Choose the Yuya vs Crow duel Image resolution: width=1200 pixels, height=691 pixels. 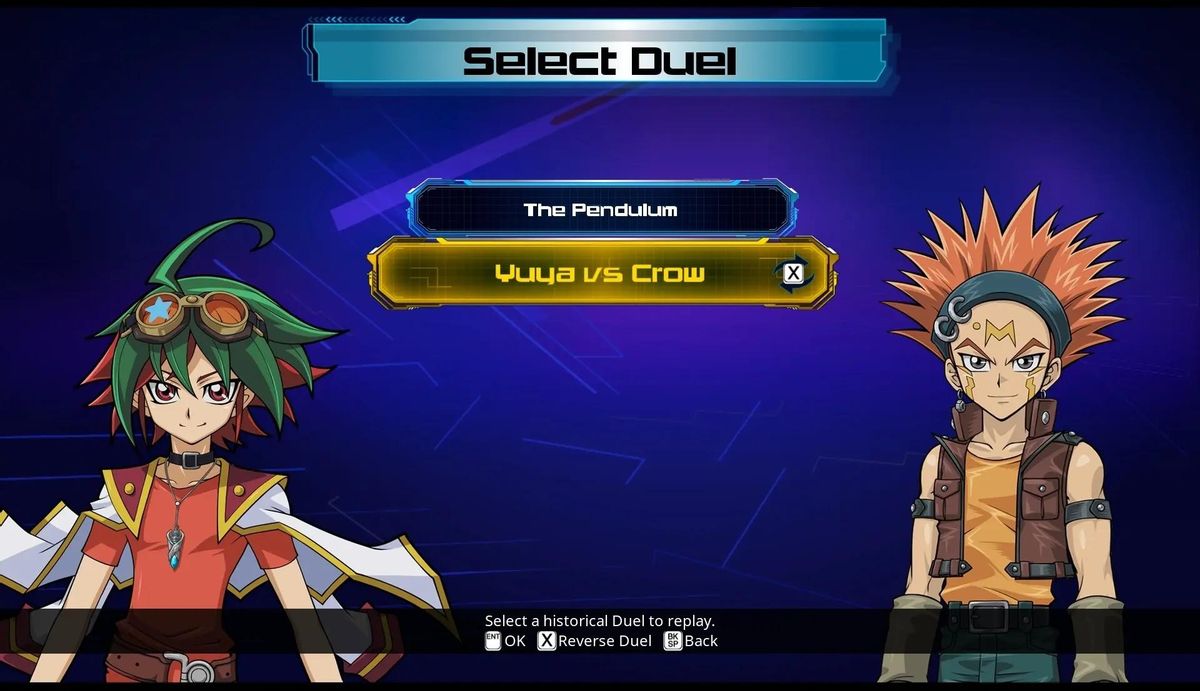600,273
